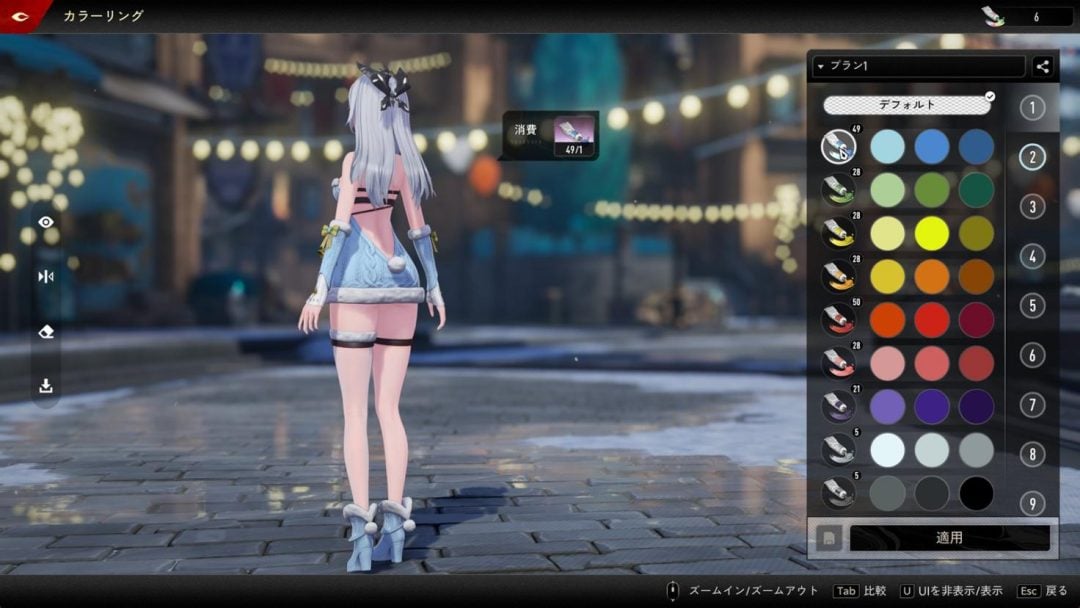Switch to dye part tab 2
This screenshot has width=1080, height=608.
pyautogui.click(x=1032, y=157)
